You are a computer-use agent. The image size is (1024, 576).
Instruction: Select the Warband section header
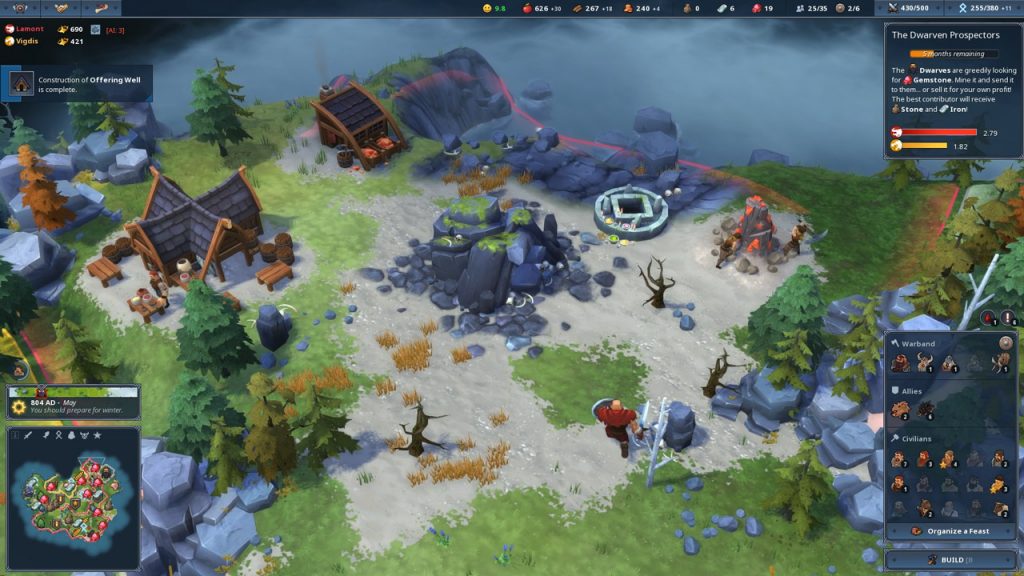click(x=918, y=343)
